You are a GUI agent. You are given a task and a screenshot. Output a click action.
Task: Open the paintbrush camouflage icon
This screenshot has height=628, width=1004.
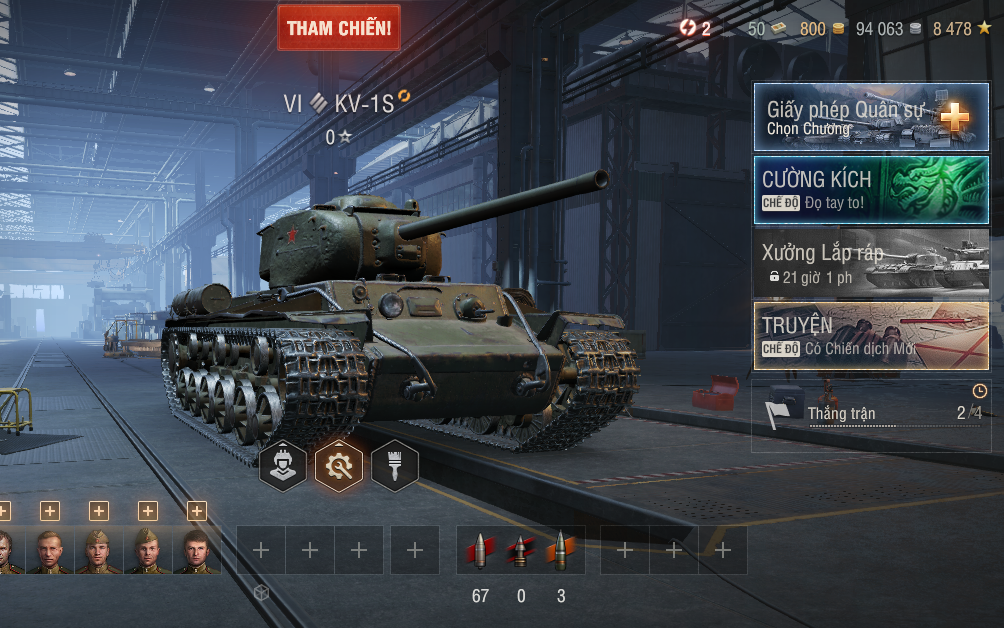pyautogui.click(x=395, y=466)
